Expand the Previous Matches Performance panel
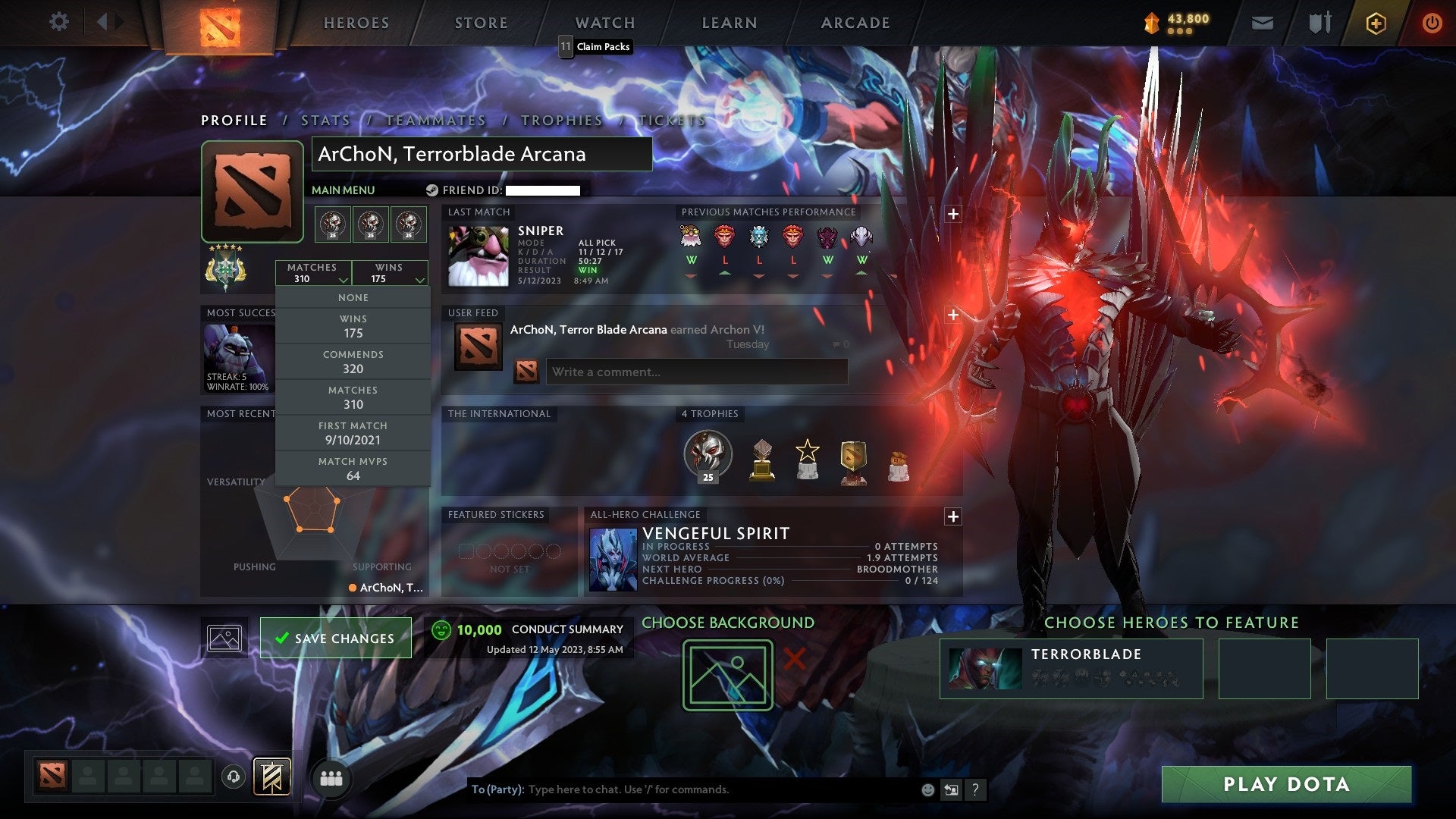The image size is (1456, 819). [x=952, y=213]
